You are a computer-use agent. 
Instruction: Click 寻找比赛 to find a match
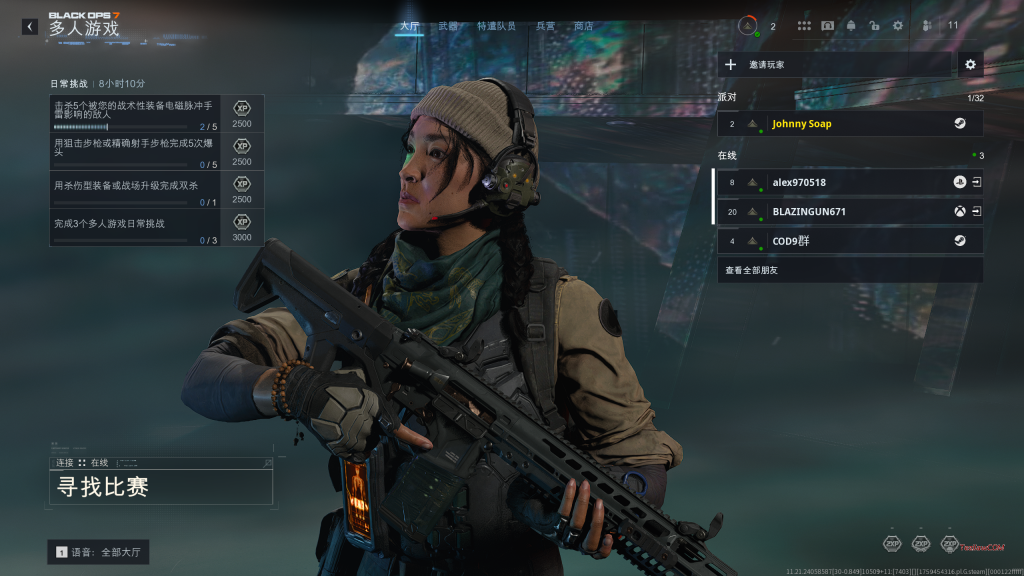point(161,487)
